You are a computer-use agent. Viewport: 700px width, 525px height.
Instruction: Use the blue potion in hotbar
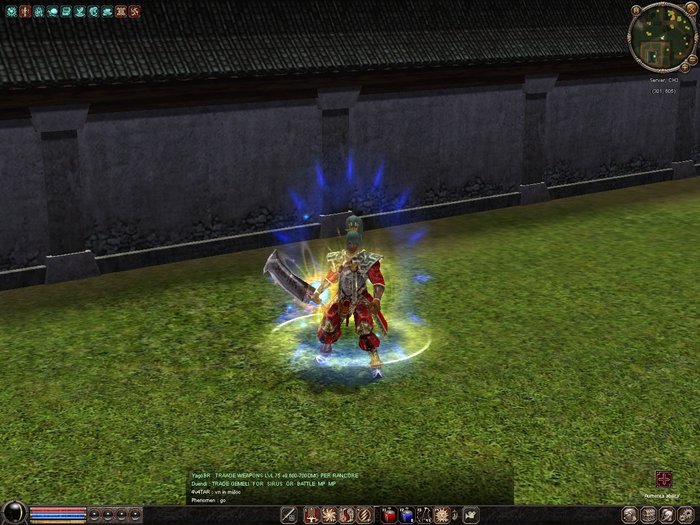407,515
